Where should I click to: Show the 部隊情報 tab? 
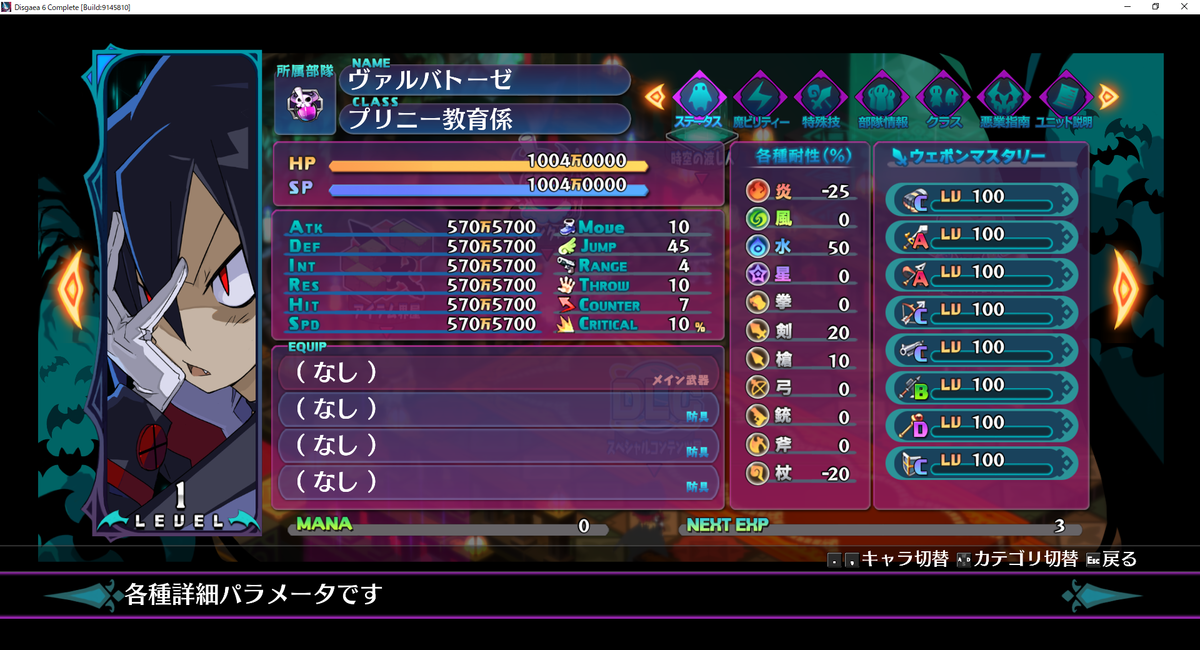click(882, 100)
